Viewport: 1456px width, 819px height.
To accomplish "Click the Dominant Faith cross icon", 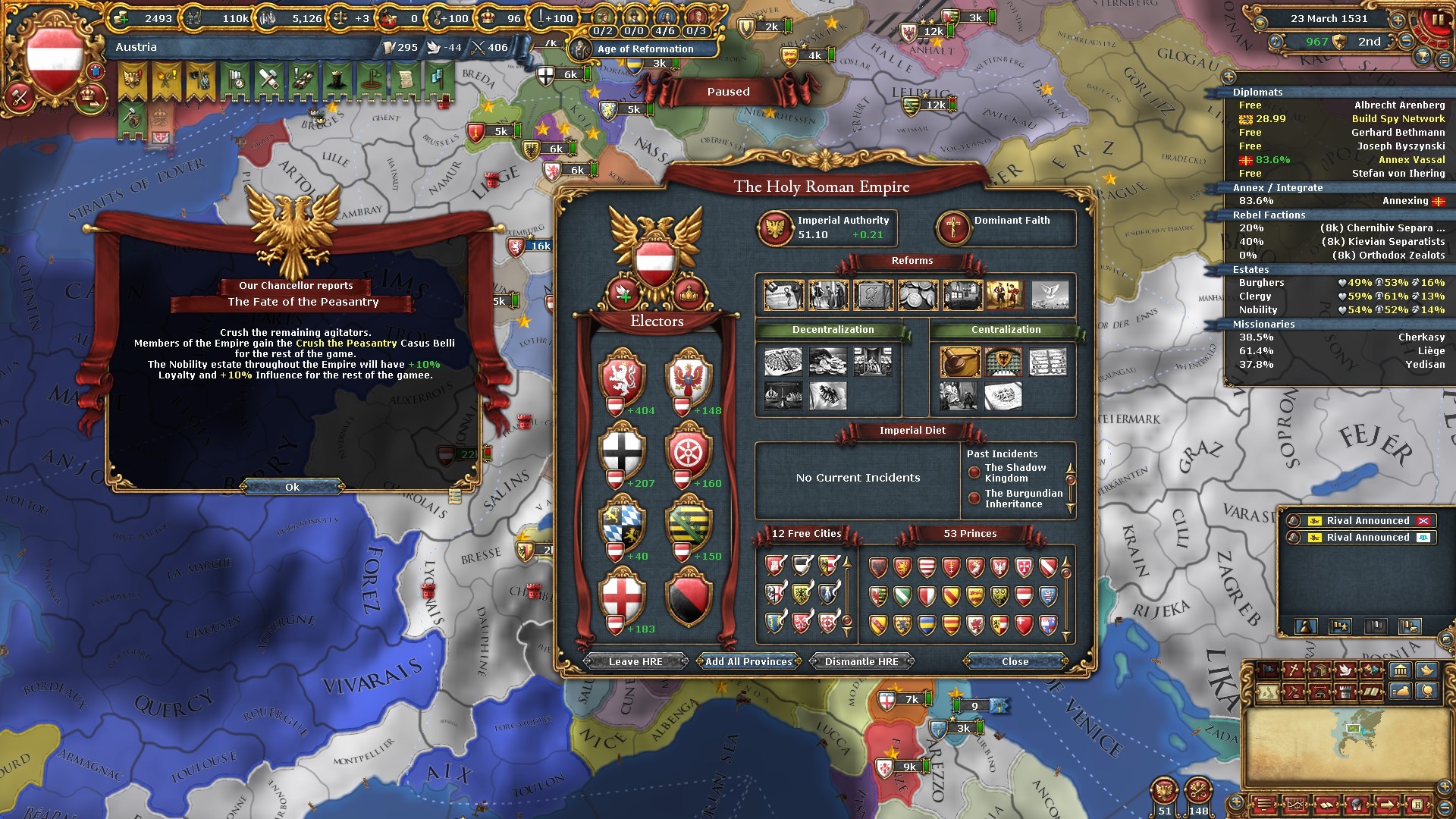I will pos(953,227).
